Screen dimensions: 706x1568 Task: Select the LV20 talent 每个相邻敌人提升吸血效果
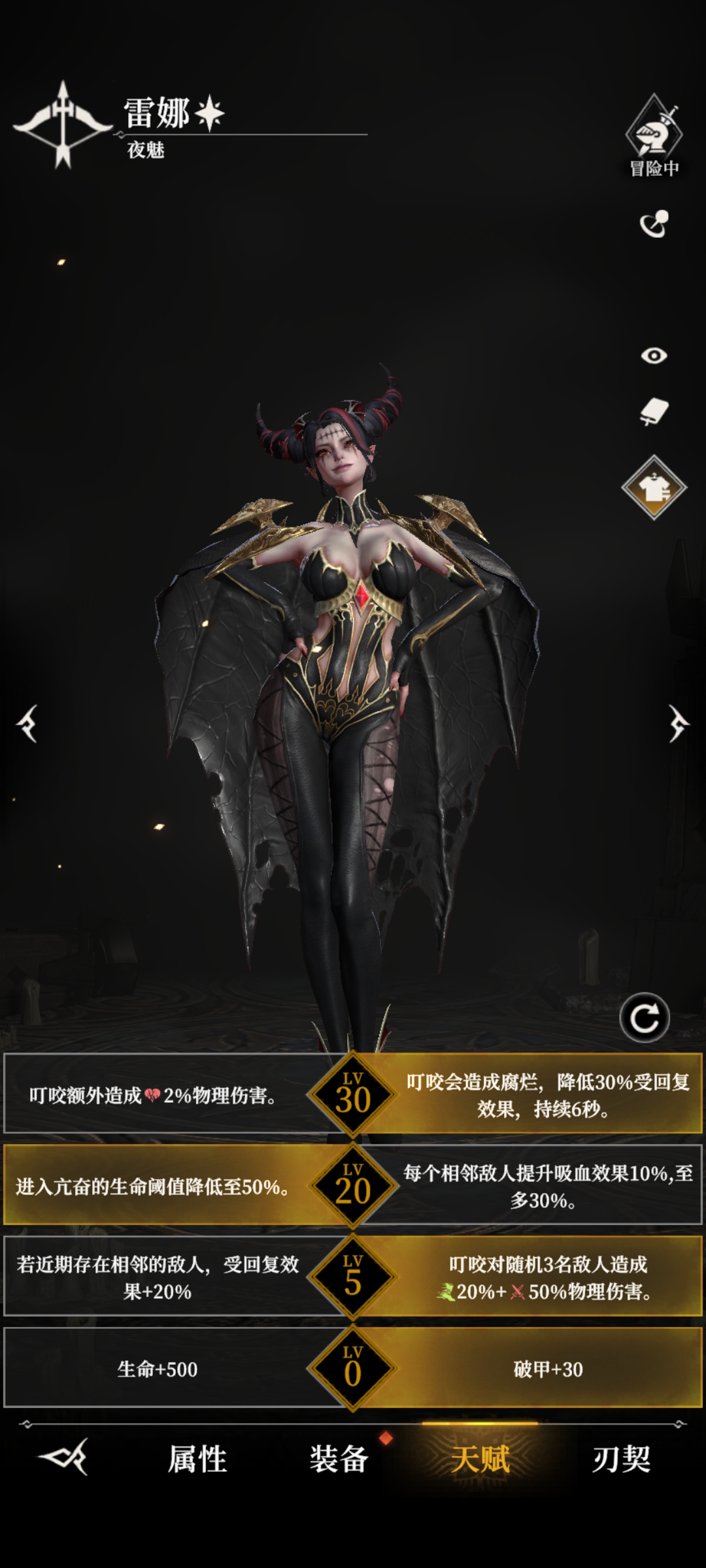point(548,1186)
